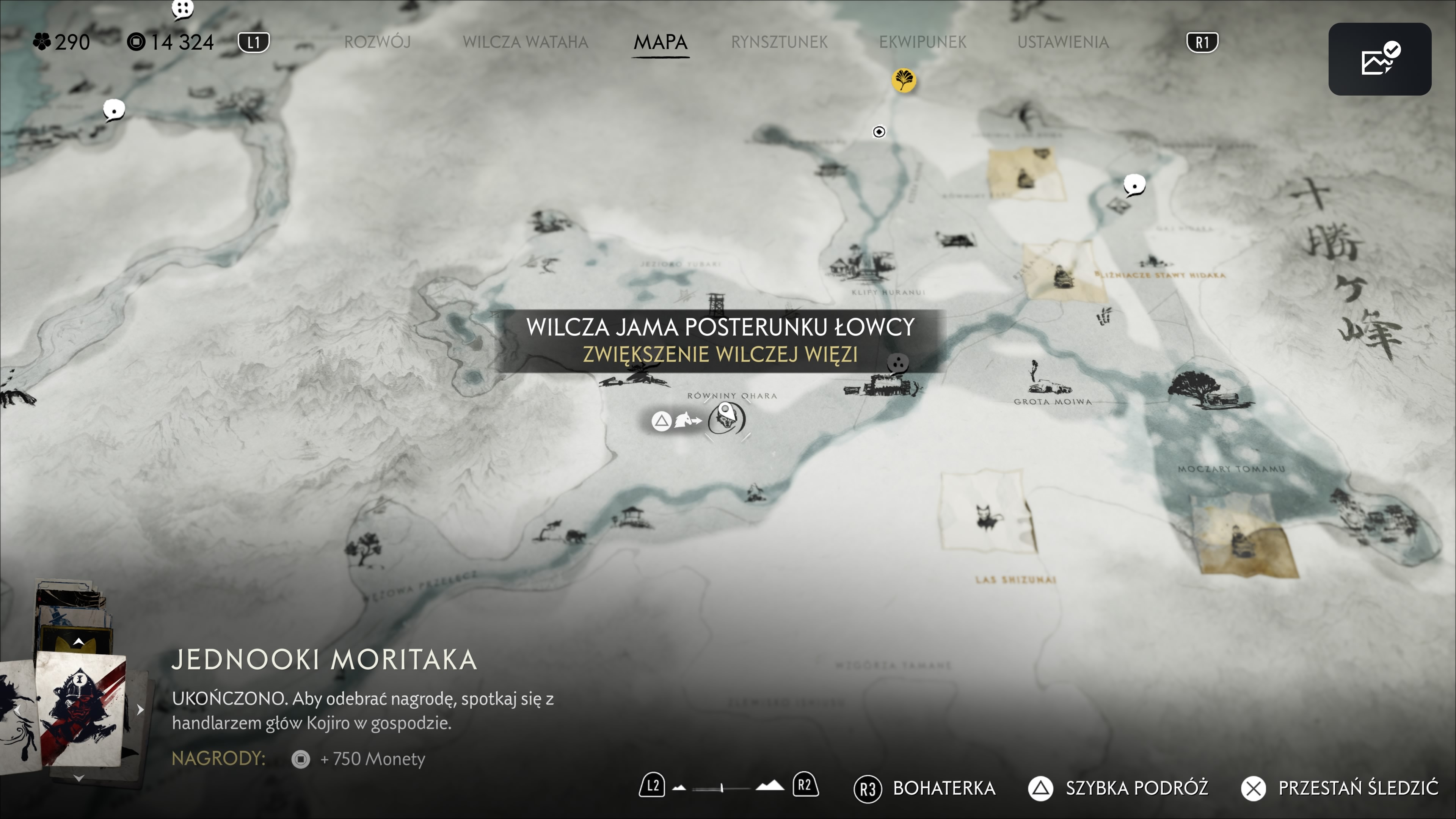1456x819 pixels.
Task: Switch to the Ustawienia tab
Action: 1062,42
